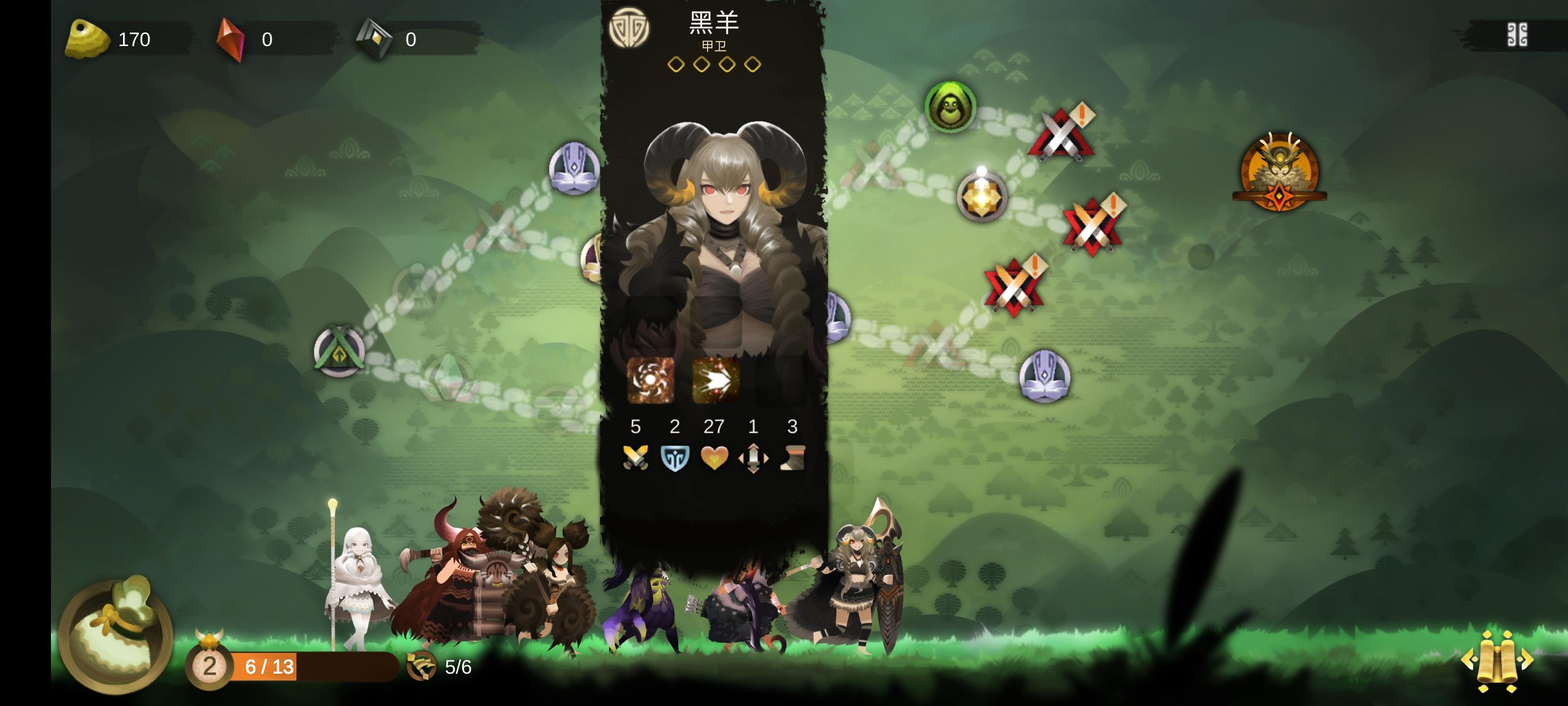Tap the green tadpole event node
The height and width of the screenshot is (706, 1568).
tap(952, 108)
